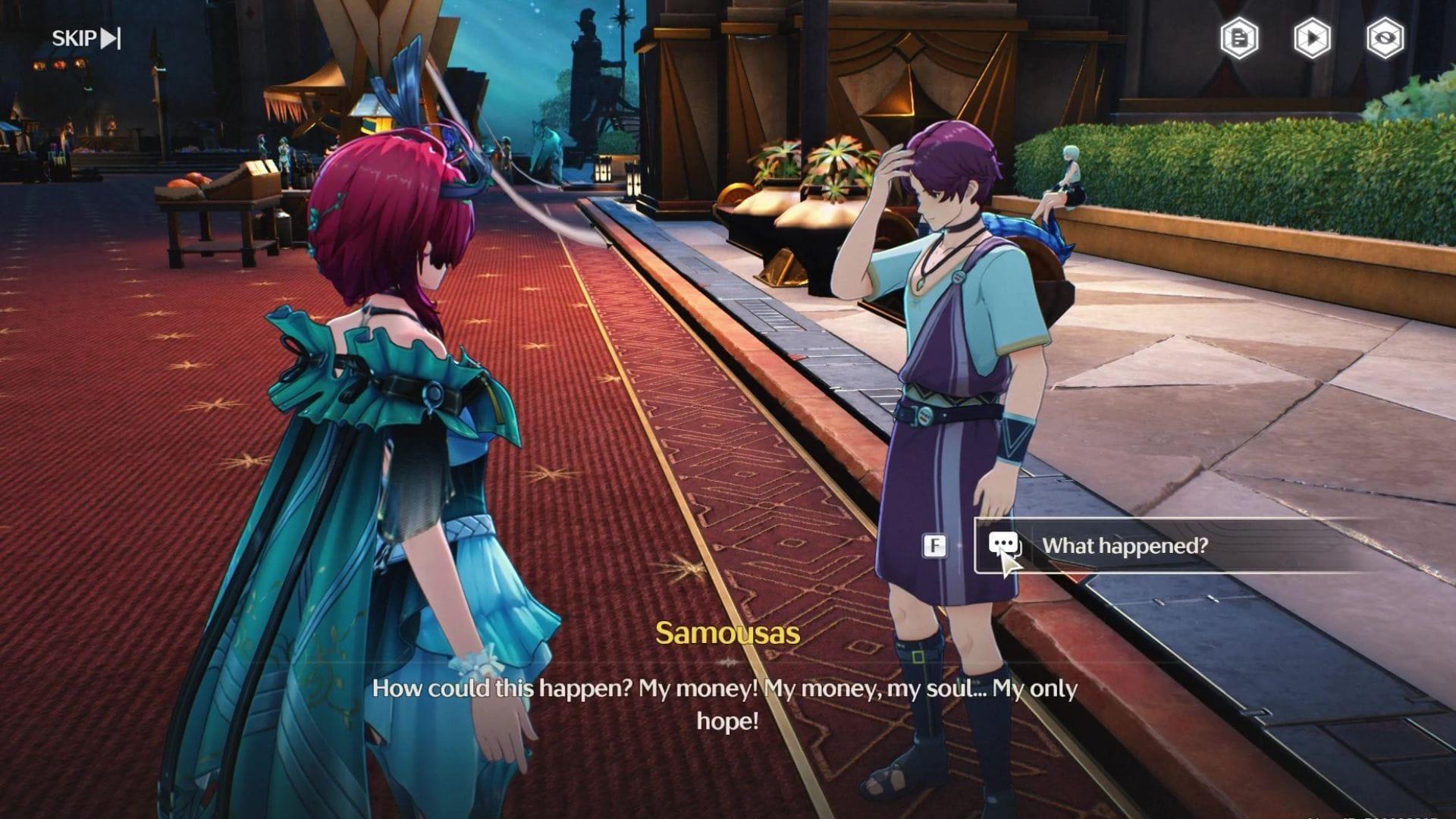Image resolution: width=1456 pixels, height=819 pixels.
Task: Hide the dialogue interface
Action: coord(1385,38)
